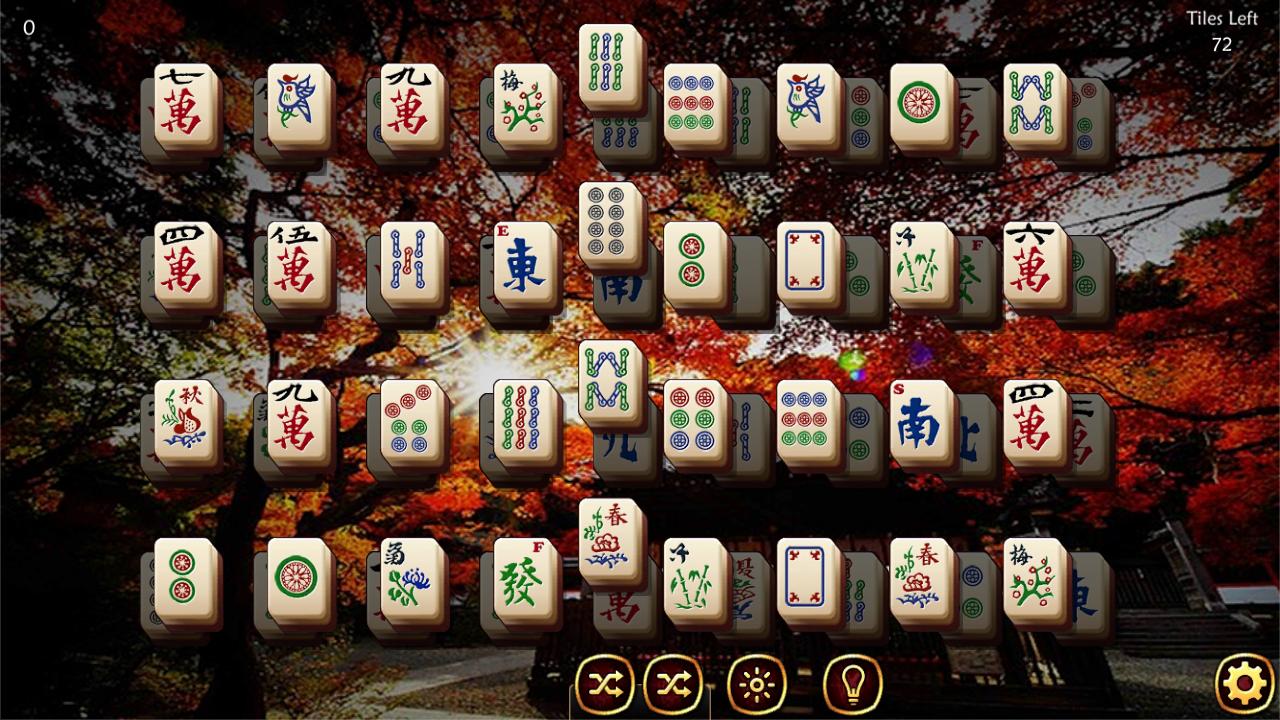This screenshot has width=1280, height=720.
Task: Select the East Wind tile in row two
Action: coord(522,265)
